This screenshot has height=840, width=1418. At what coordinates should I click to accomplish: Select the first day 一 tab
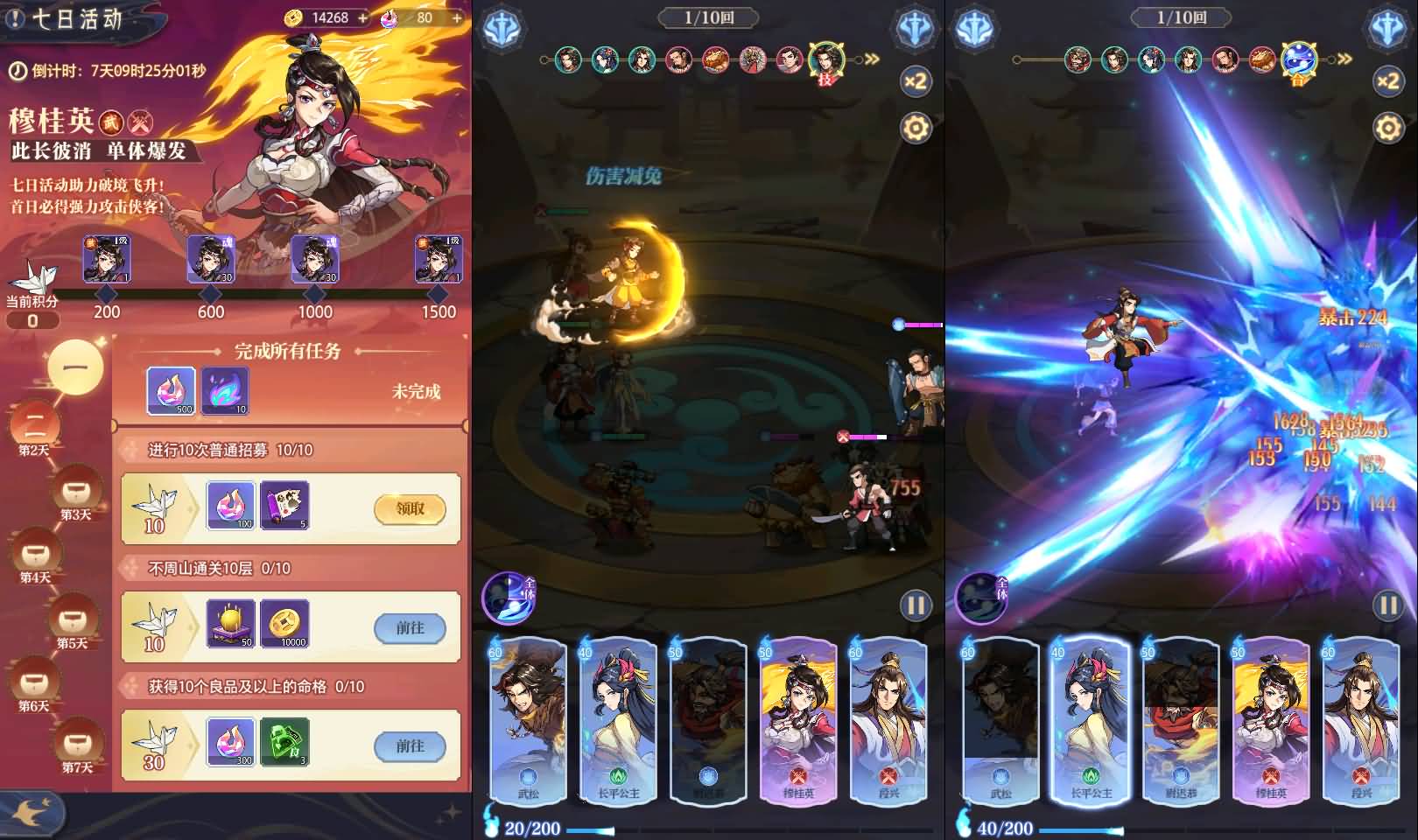coord(75,367)
